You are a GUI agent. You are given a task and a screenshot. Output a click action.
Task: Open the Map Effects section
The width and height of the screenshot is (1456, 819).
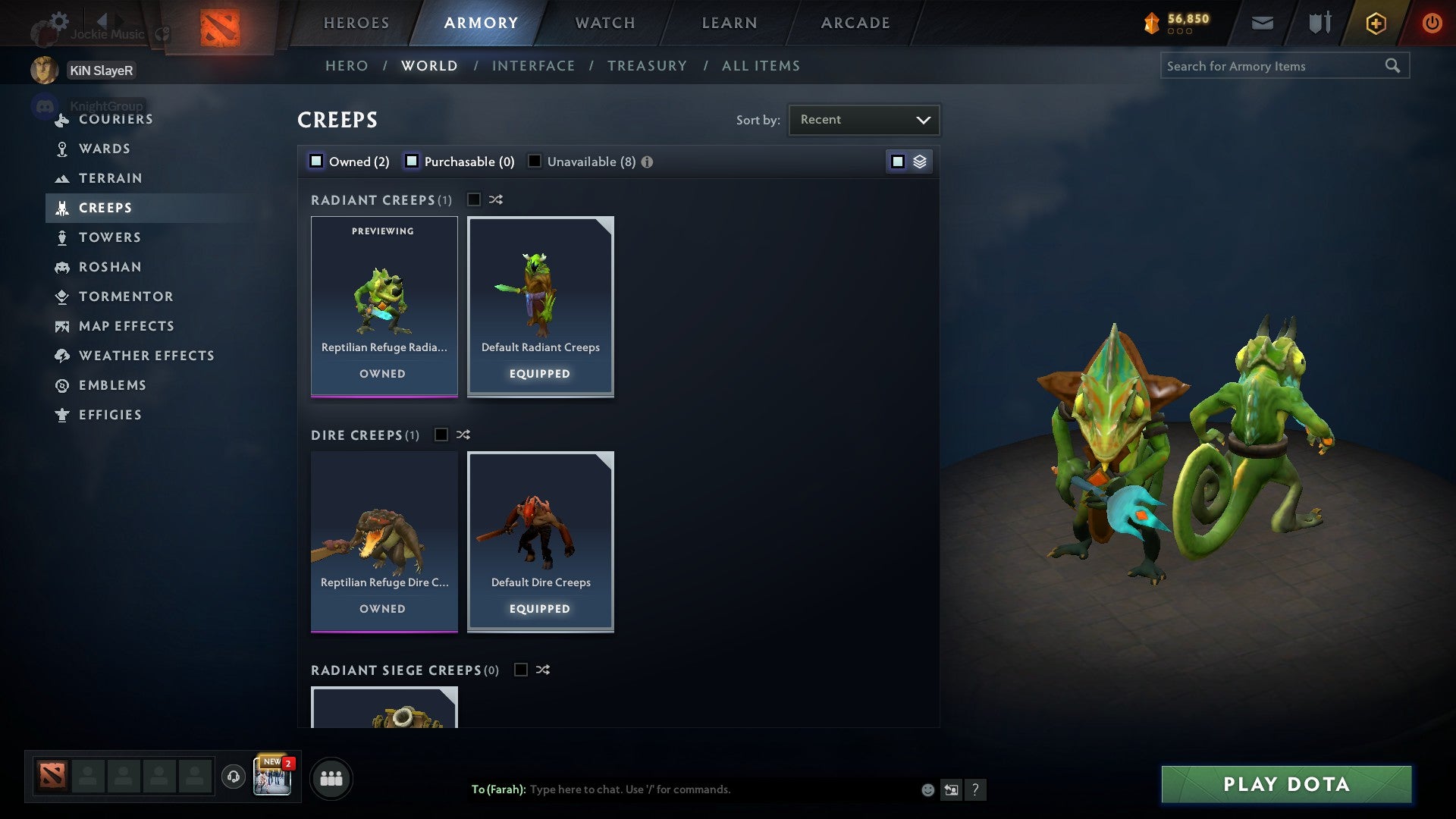(x=126, y=326)
